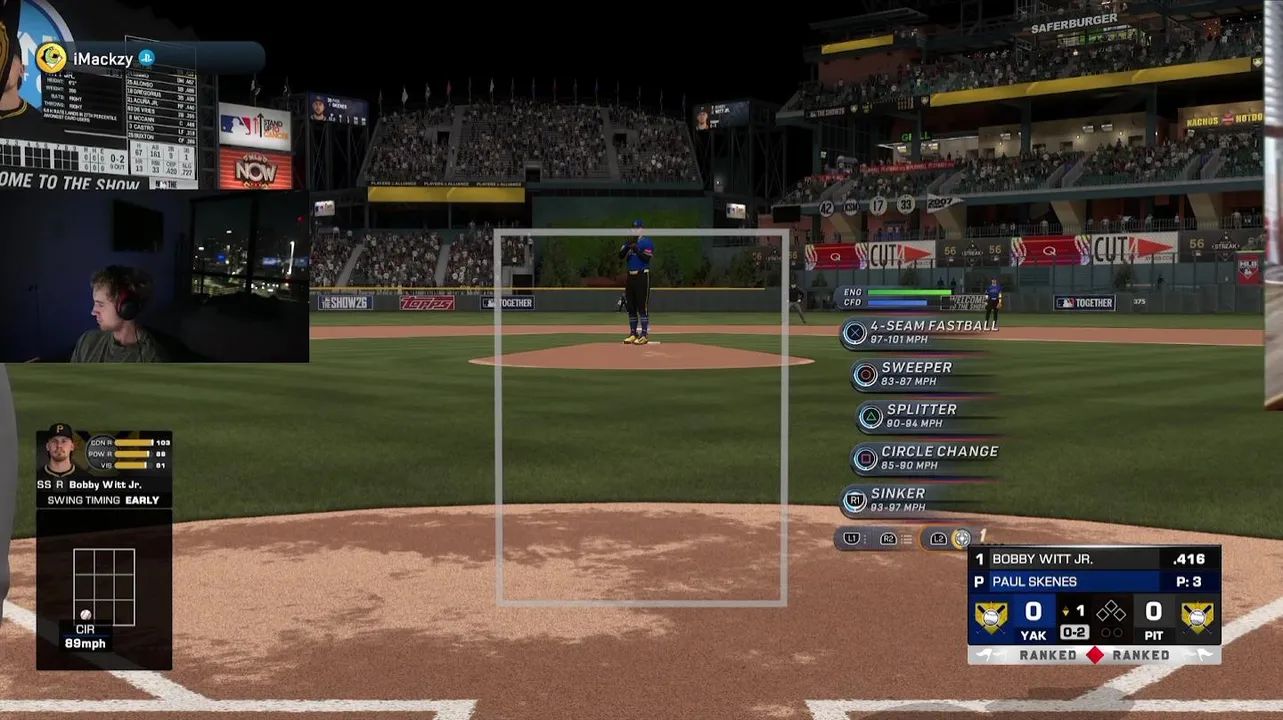Click the streamer webcam overlay
Viewport: 1283px width, 720px height.
click(154, 276)
